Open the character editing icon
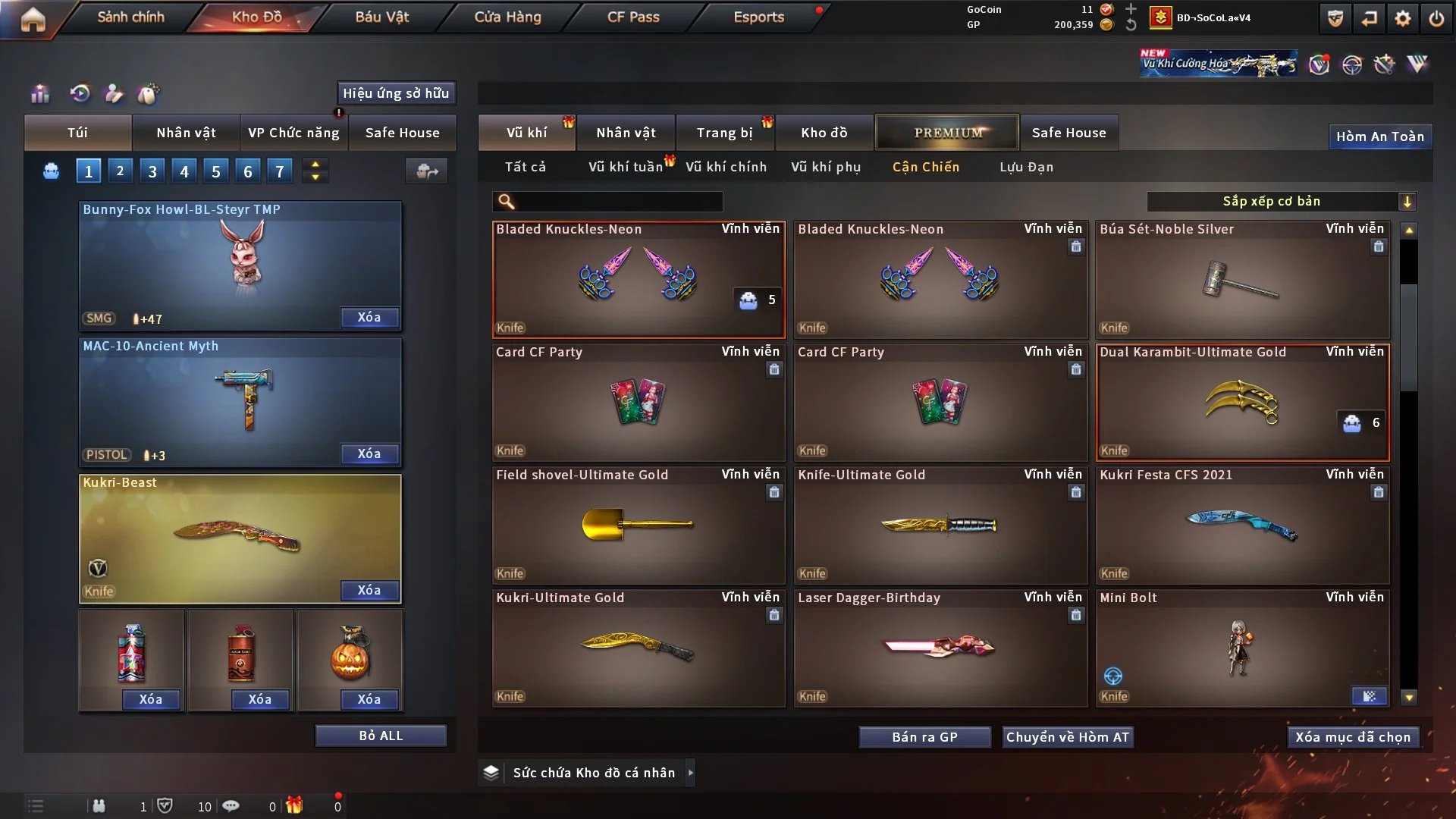This screenshot has height=819, width=1456. pyautogui.click(x=114, y=93)
